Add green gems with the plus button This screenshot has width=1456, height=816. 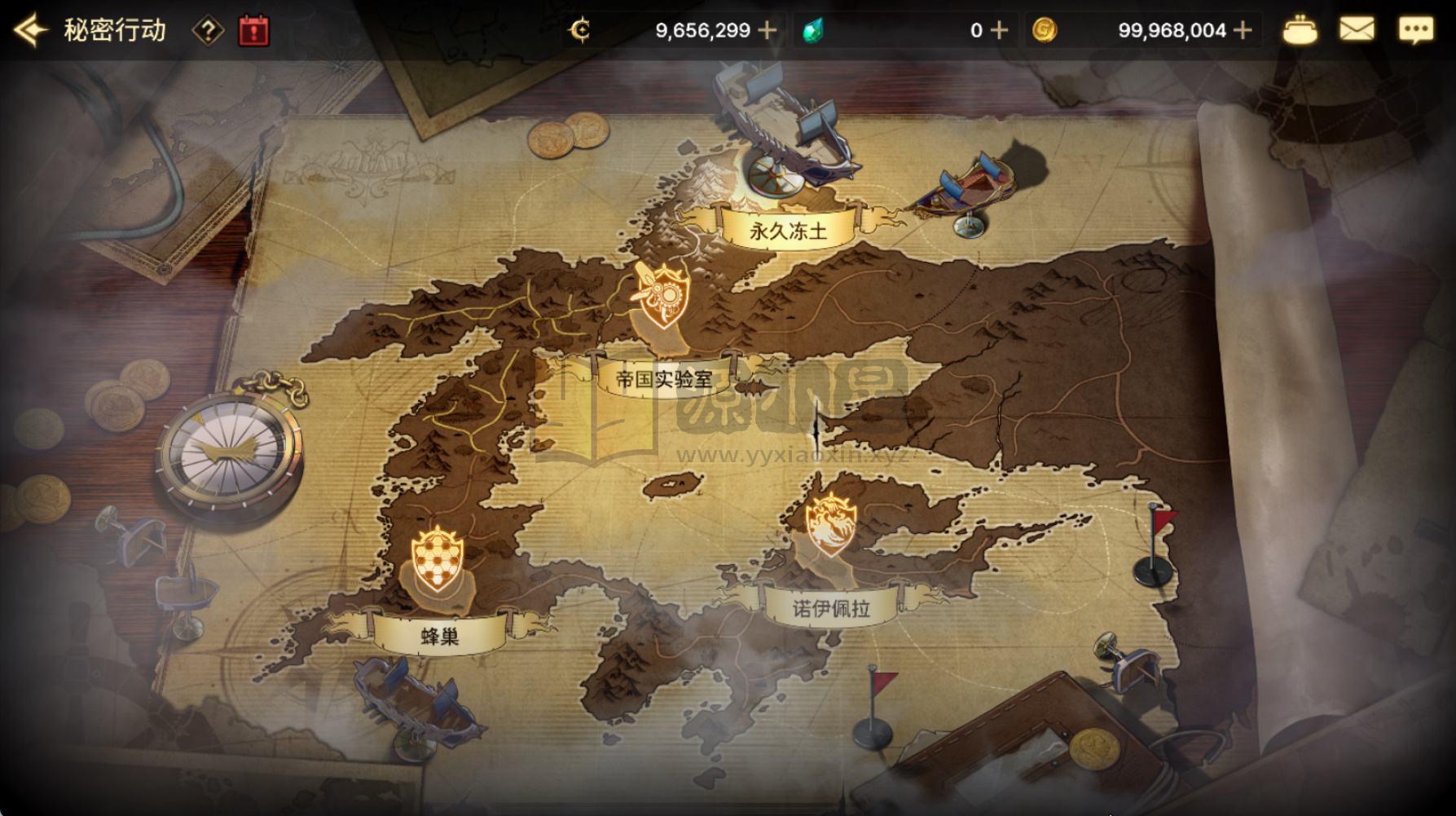(1000, 31)
